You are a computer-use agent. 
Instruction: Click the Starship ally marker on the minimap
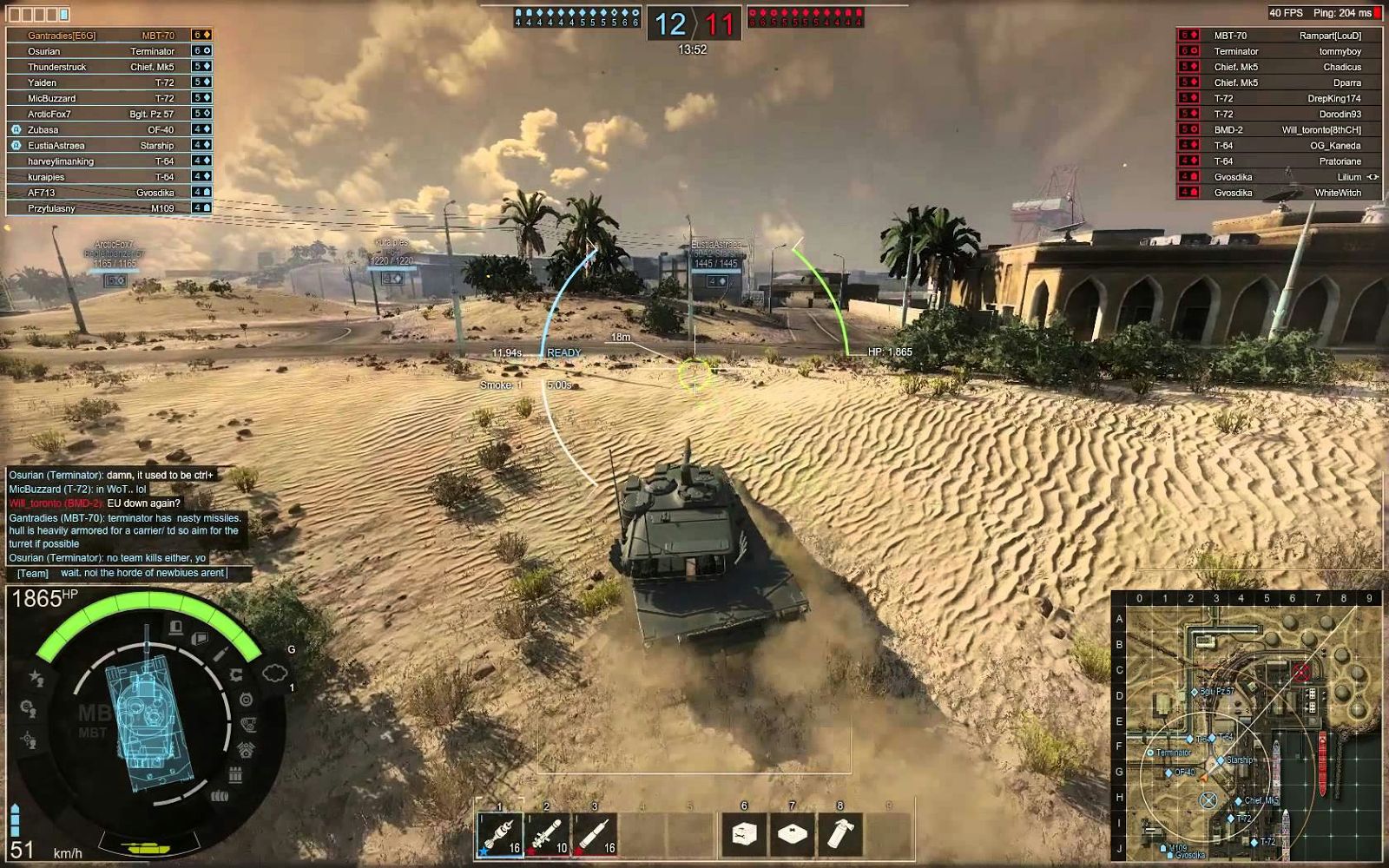coord(1221,760)
